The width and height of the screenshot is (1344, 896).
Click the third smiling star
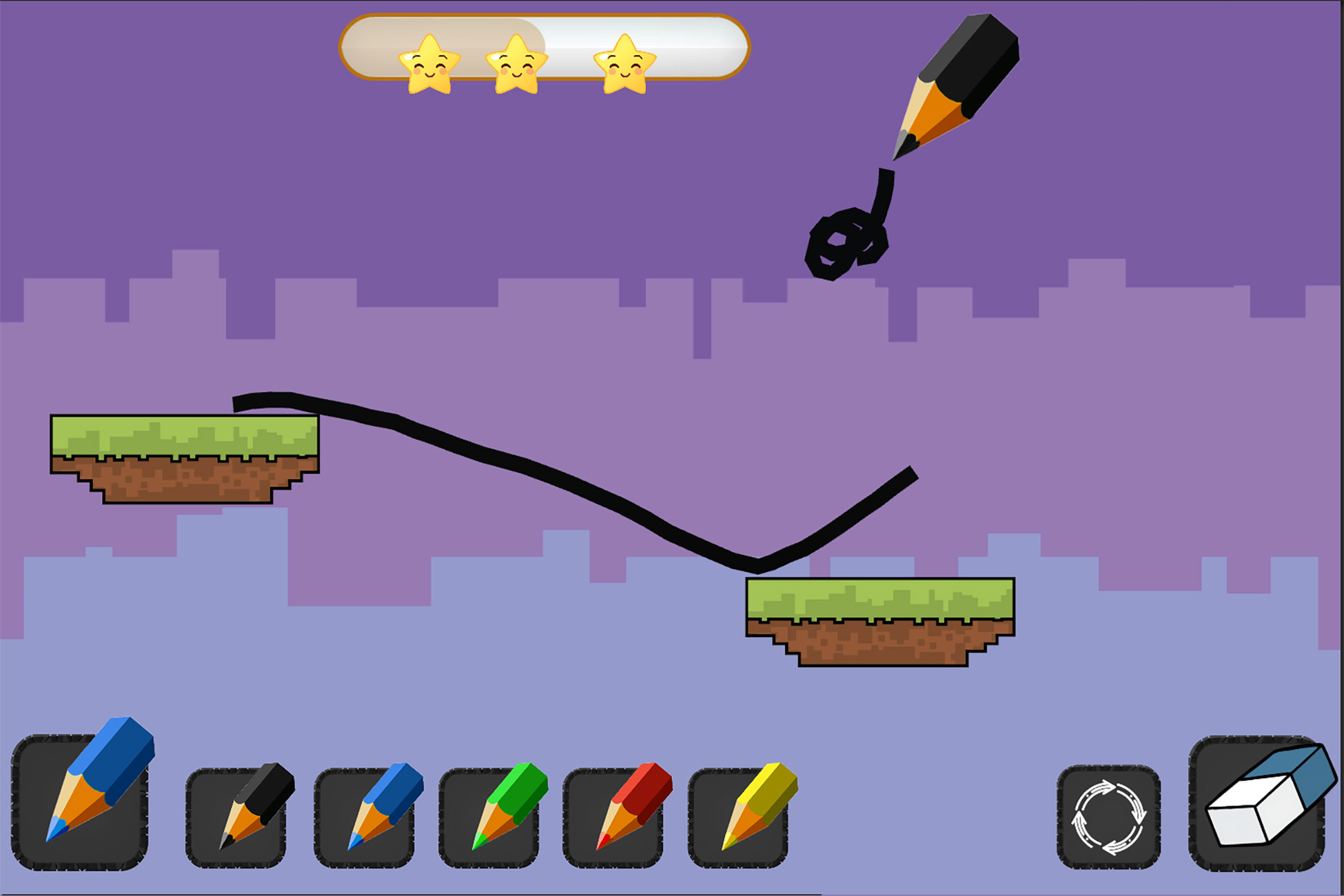pos(624,63)
